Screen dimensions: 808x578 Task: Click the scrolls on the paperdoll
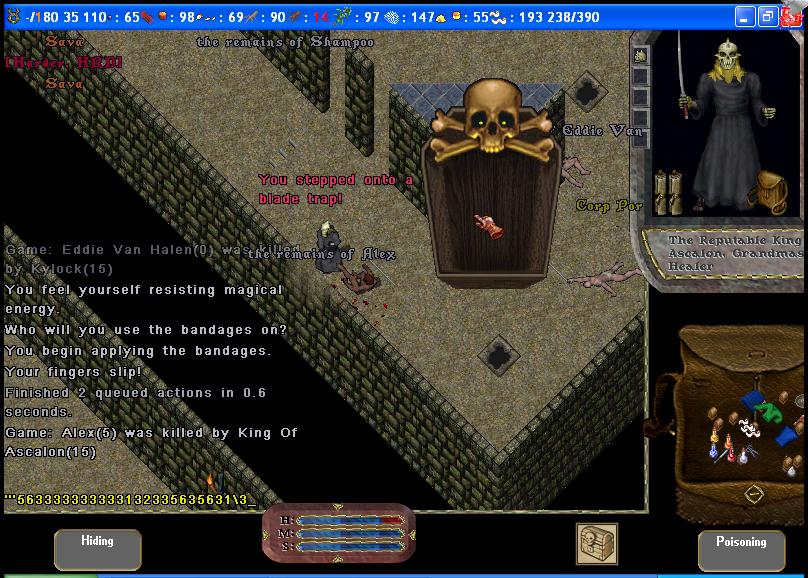[x=668, y=193]
